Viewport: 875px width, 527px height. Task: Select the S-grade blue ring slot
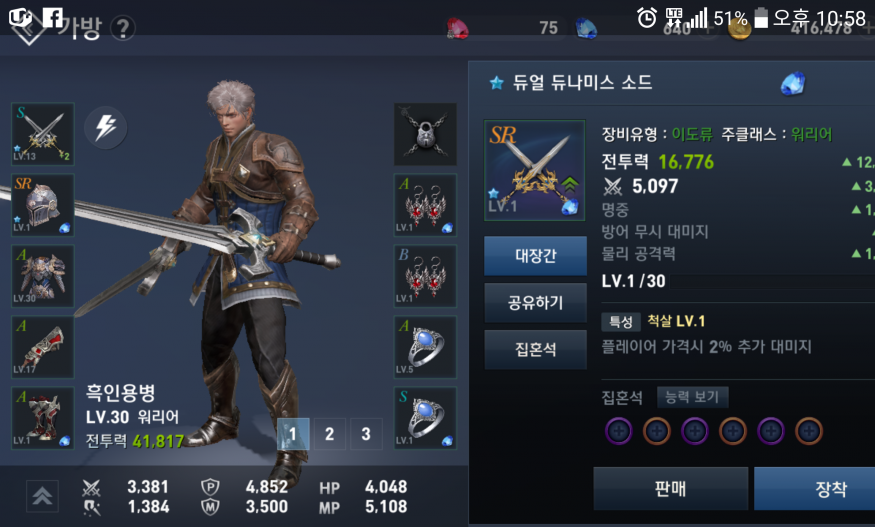(x=426, y=417)
